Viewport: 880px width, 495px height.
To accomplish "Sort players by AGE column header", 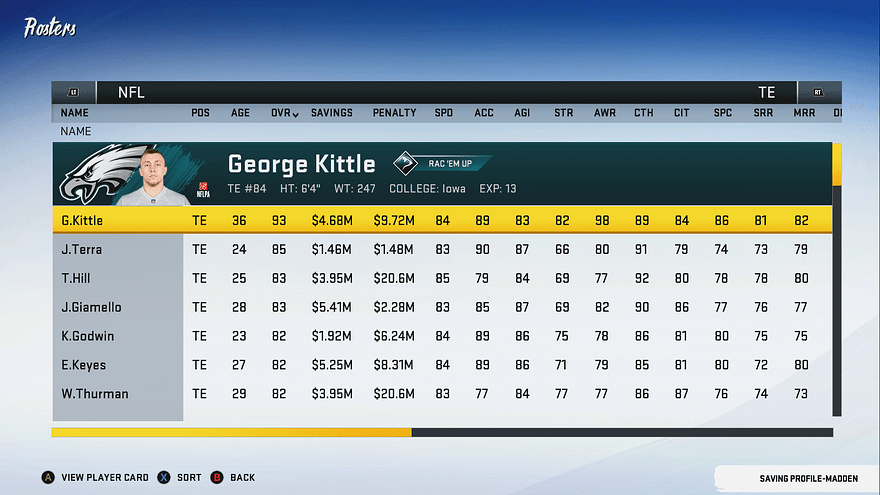I will [x=240, y=113].
